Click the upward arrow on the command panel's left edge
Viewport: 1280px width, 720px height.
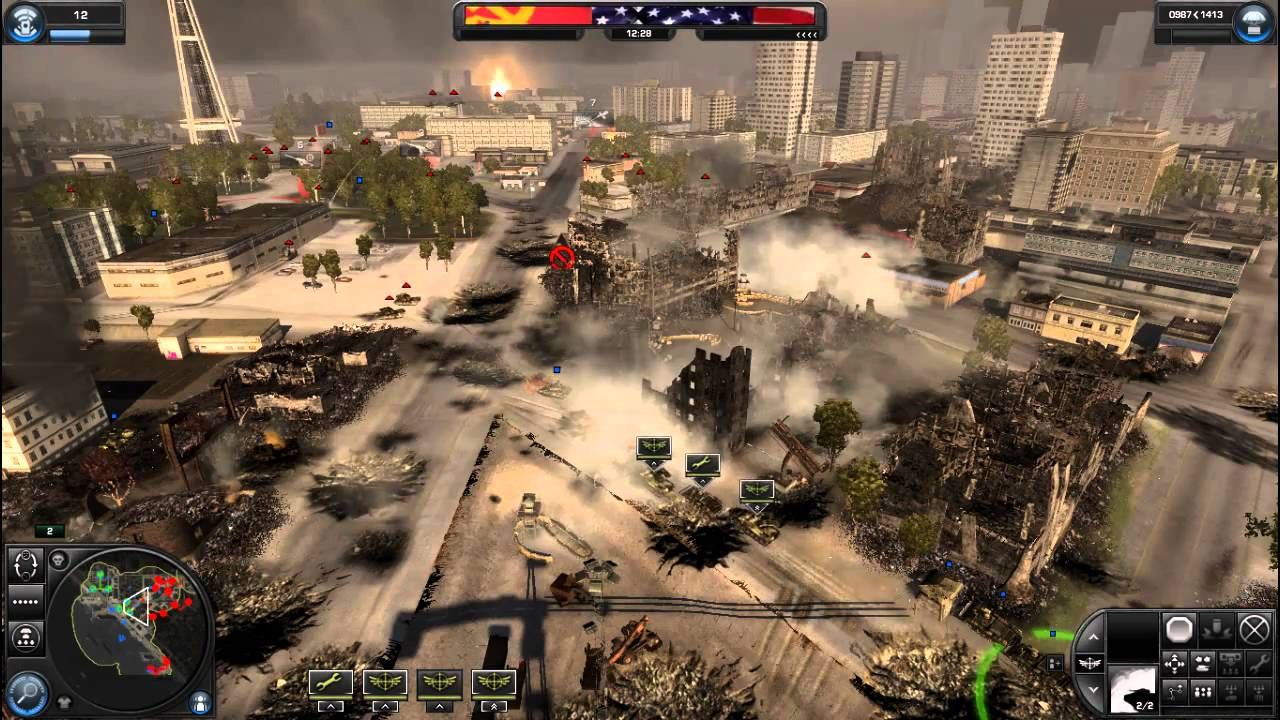click(x=1095, y=637)
